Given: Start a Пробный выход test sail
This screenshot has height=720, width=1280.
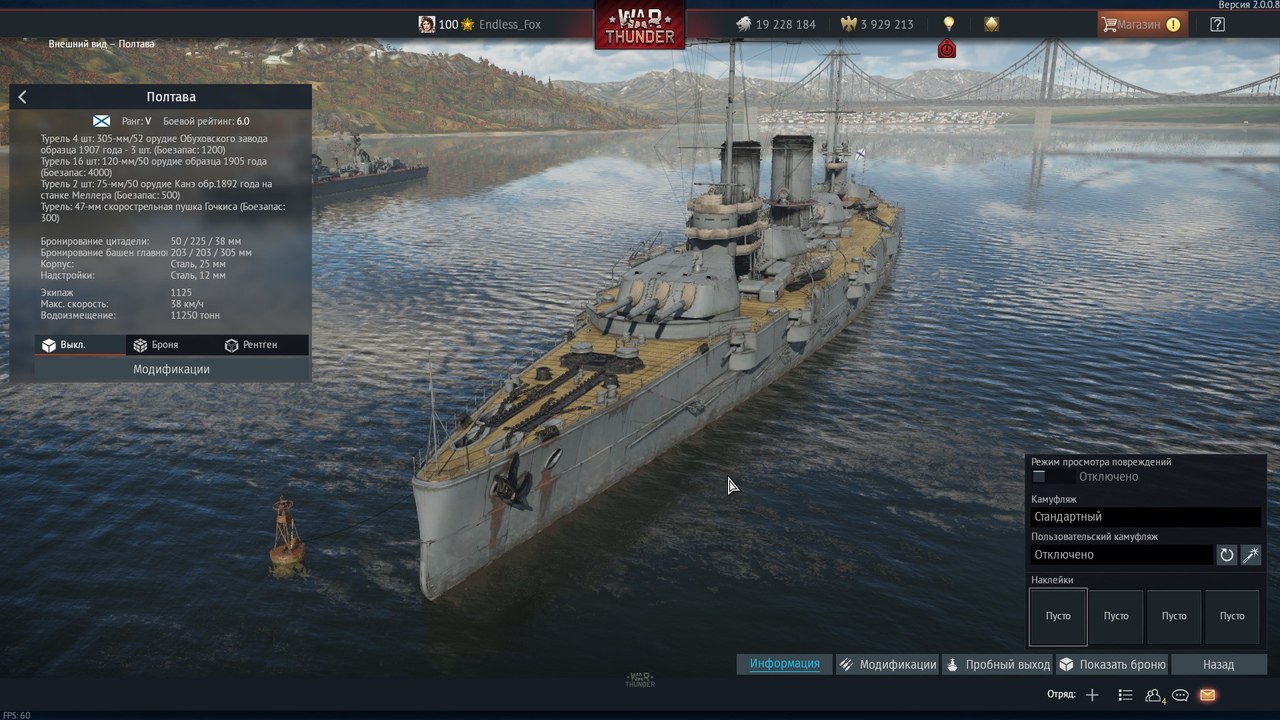Looking at the screenshot, I should click(998, 664).
